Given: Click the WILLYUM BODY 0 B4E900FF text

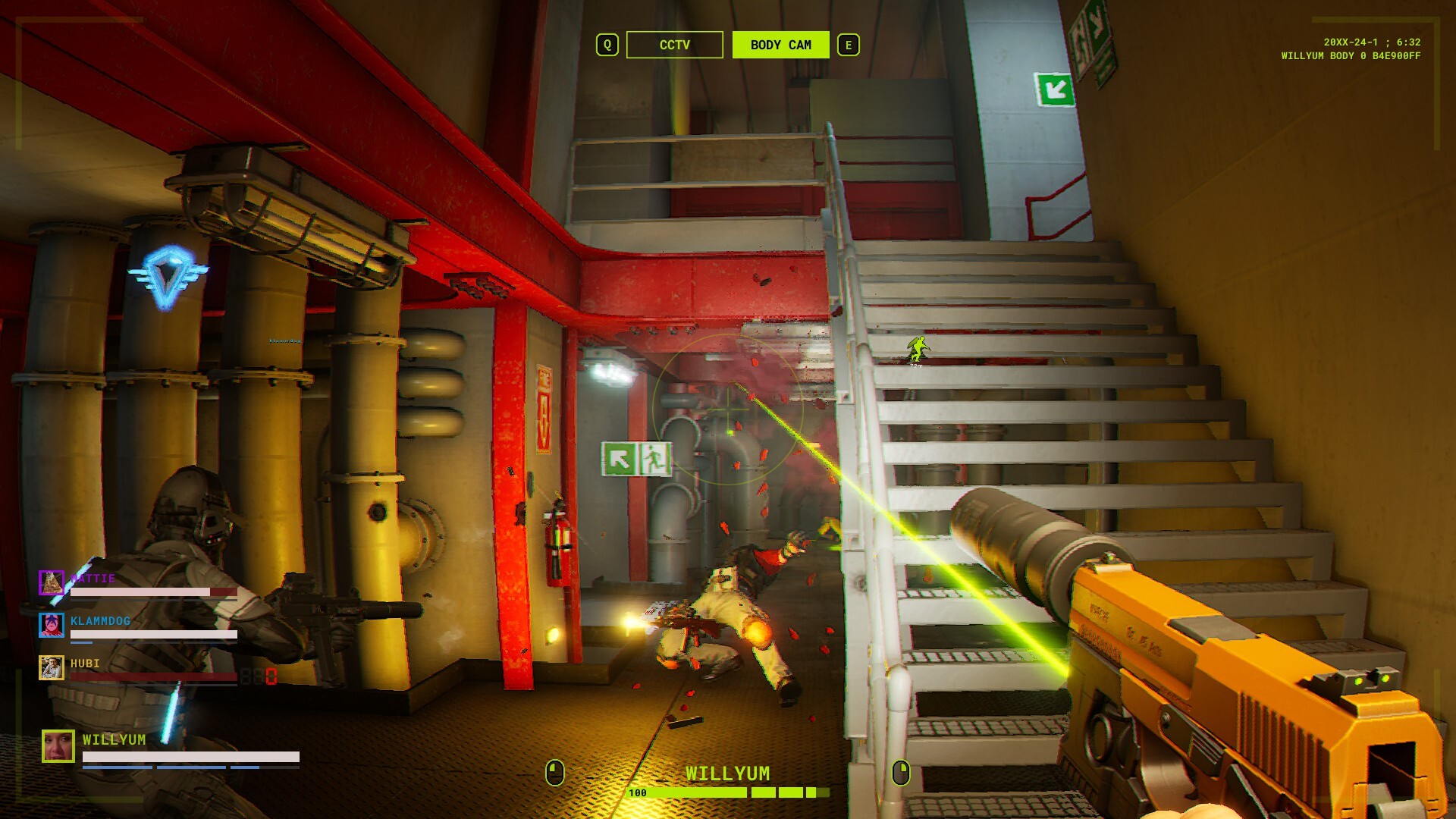Looking at the screenshot, I should coord(1351,55).
